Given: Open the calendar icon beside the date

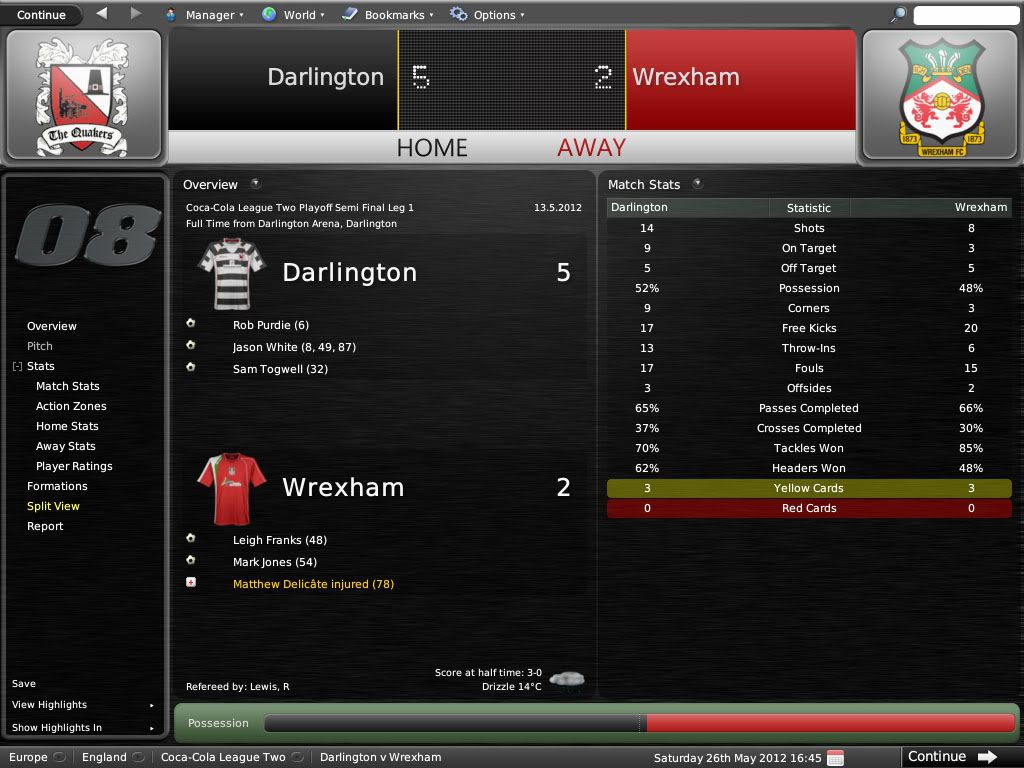Looking at the screenshot, I should (836, 757).
